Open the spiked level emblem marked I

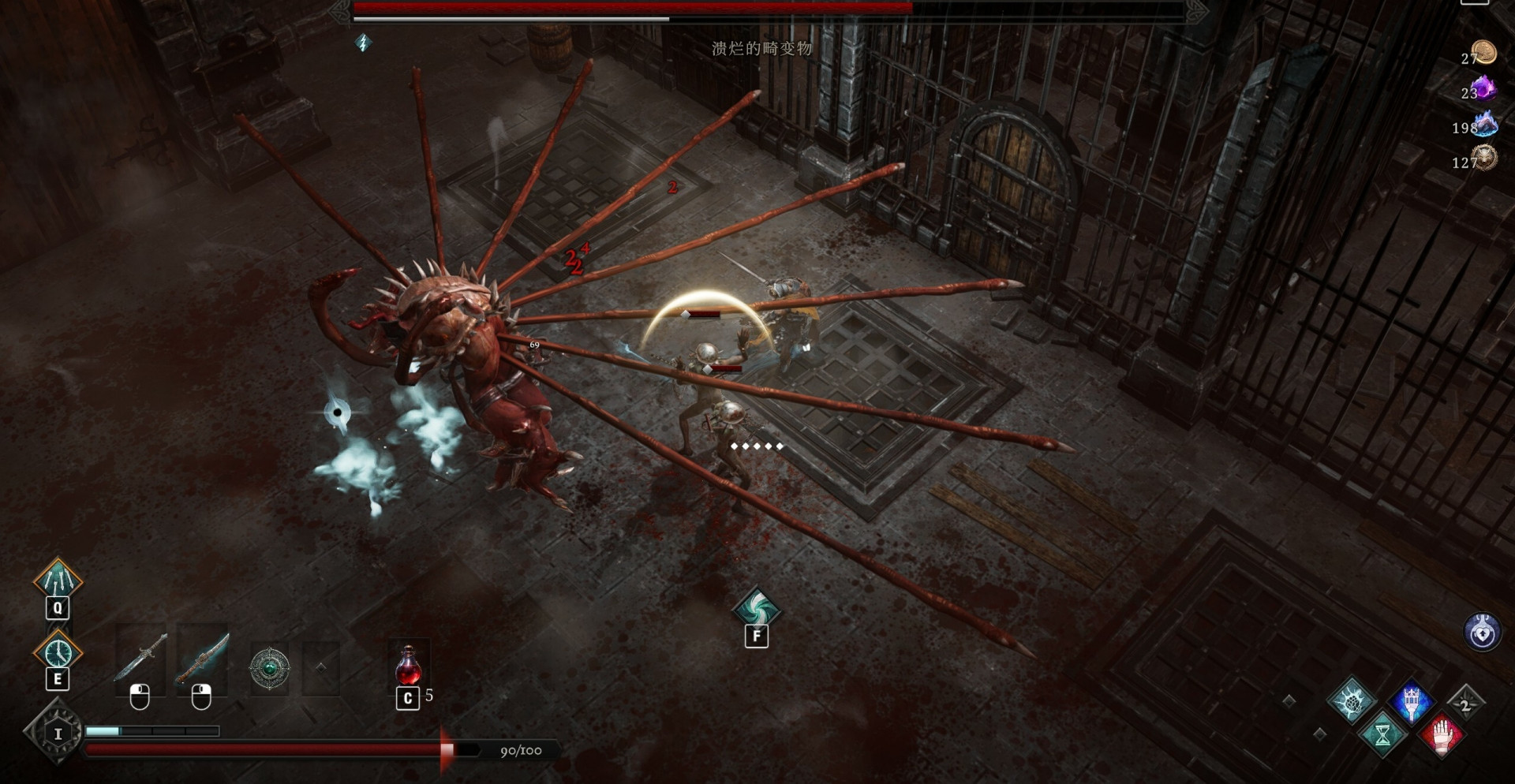[x=56, y=734]
